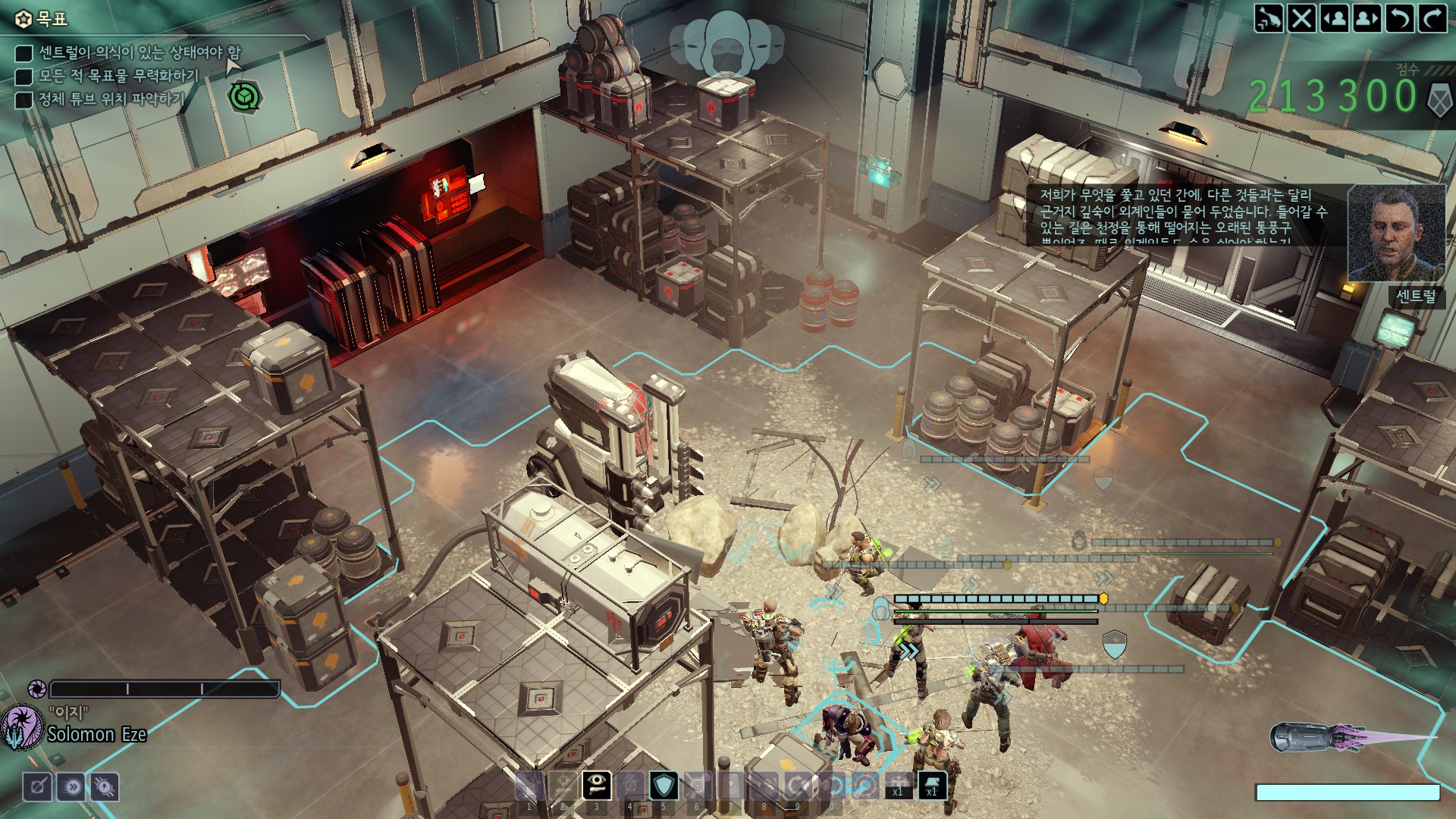Image resolution: width=1456 pixels, height=819 pixels.
Task: Click the helicopter evac button
Action: pyautogui.click(x=1268, y=18)
